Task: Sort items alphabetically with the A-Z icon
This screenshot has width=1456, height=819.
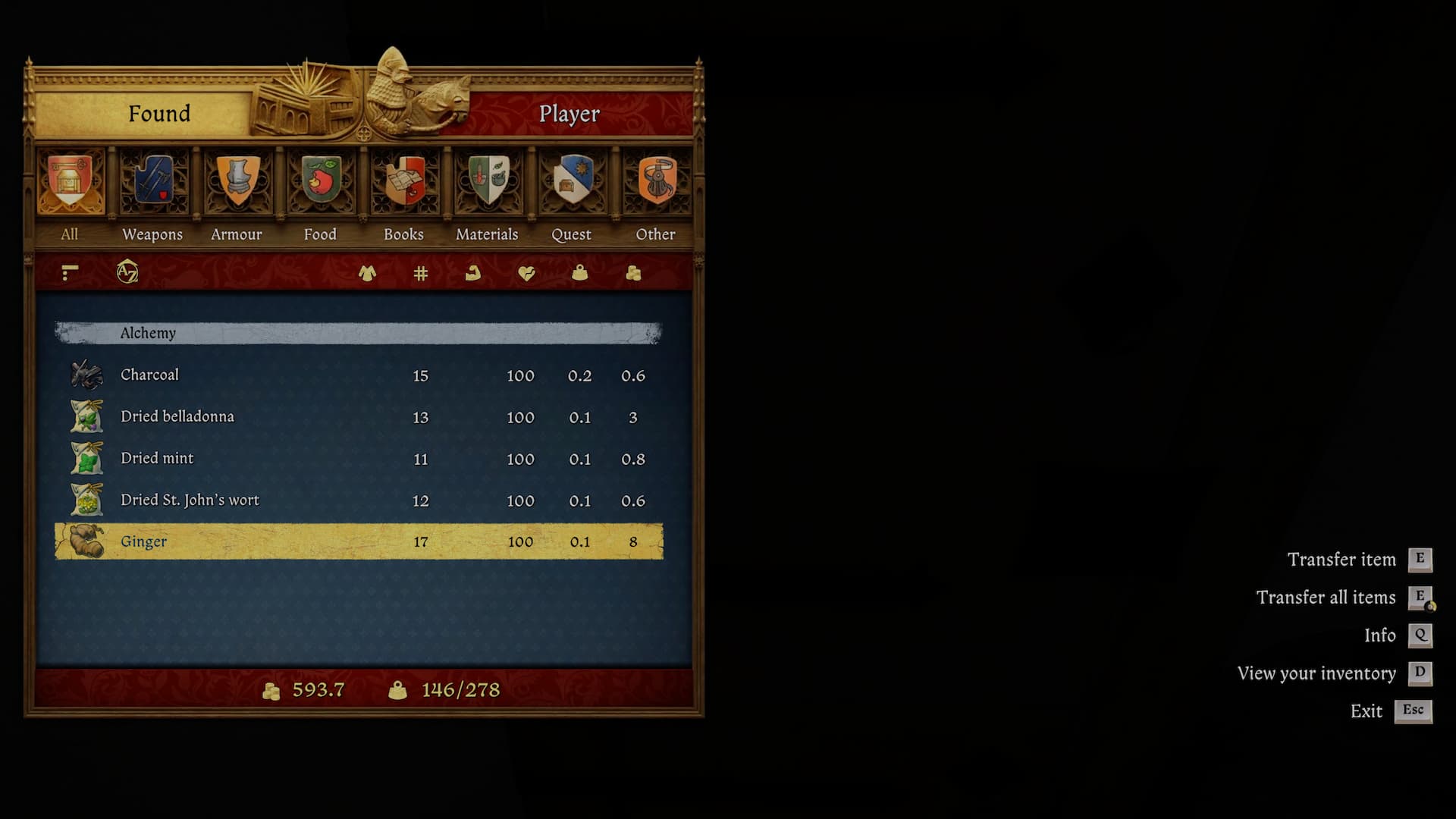Action: (x=127, y=271)
